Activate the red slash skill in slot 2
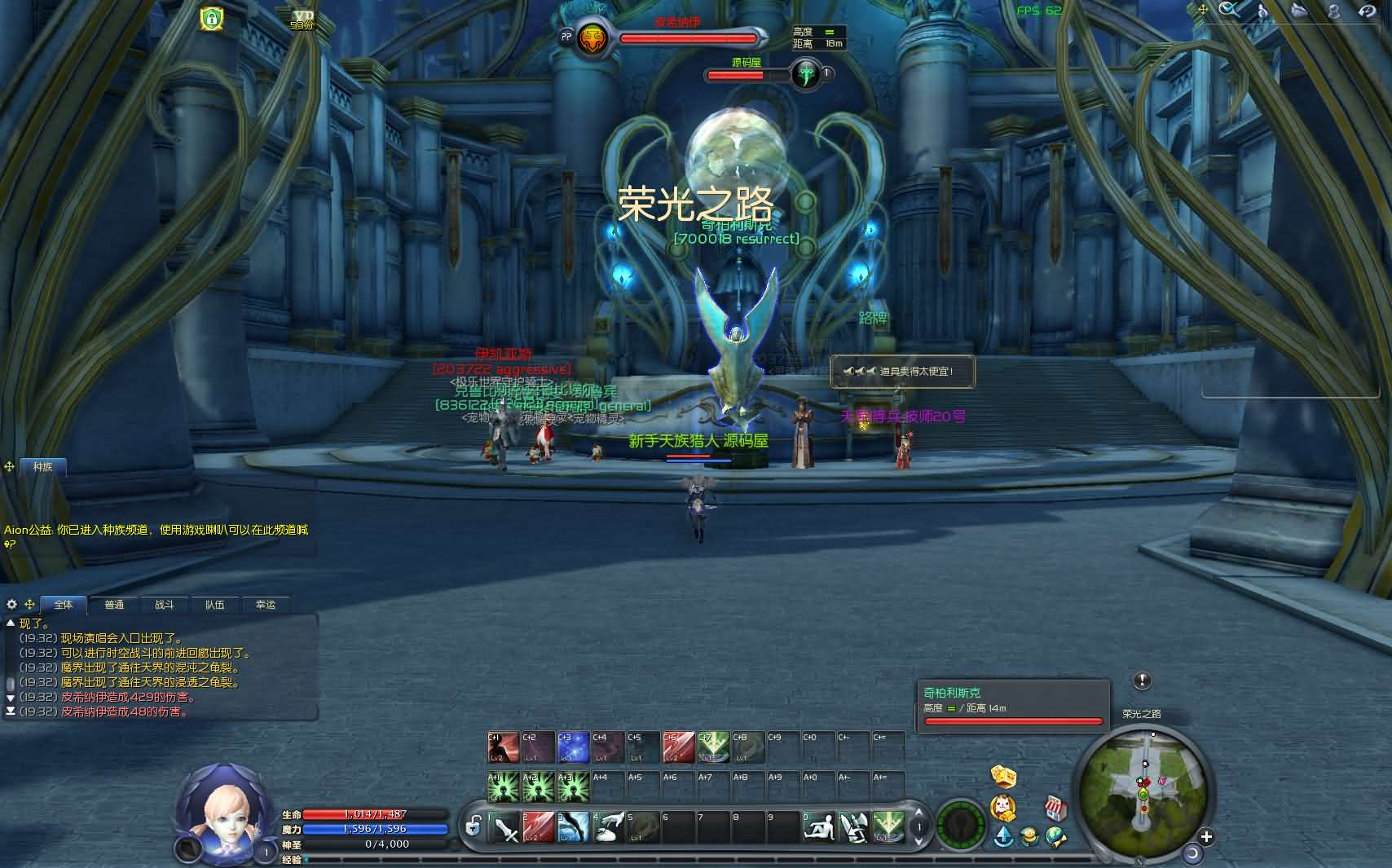The height and width of the screenshot is (868, 1392). [x=539, y=828]
